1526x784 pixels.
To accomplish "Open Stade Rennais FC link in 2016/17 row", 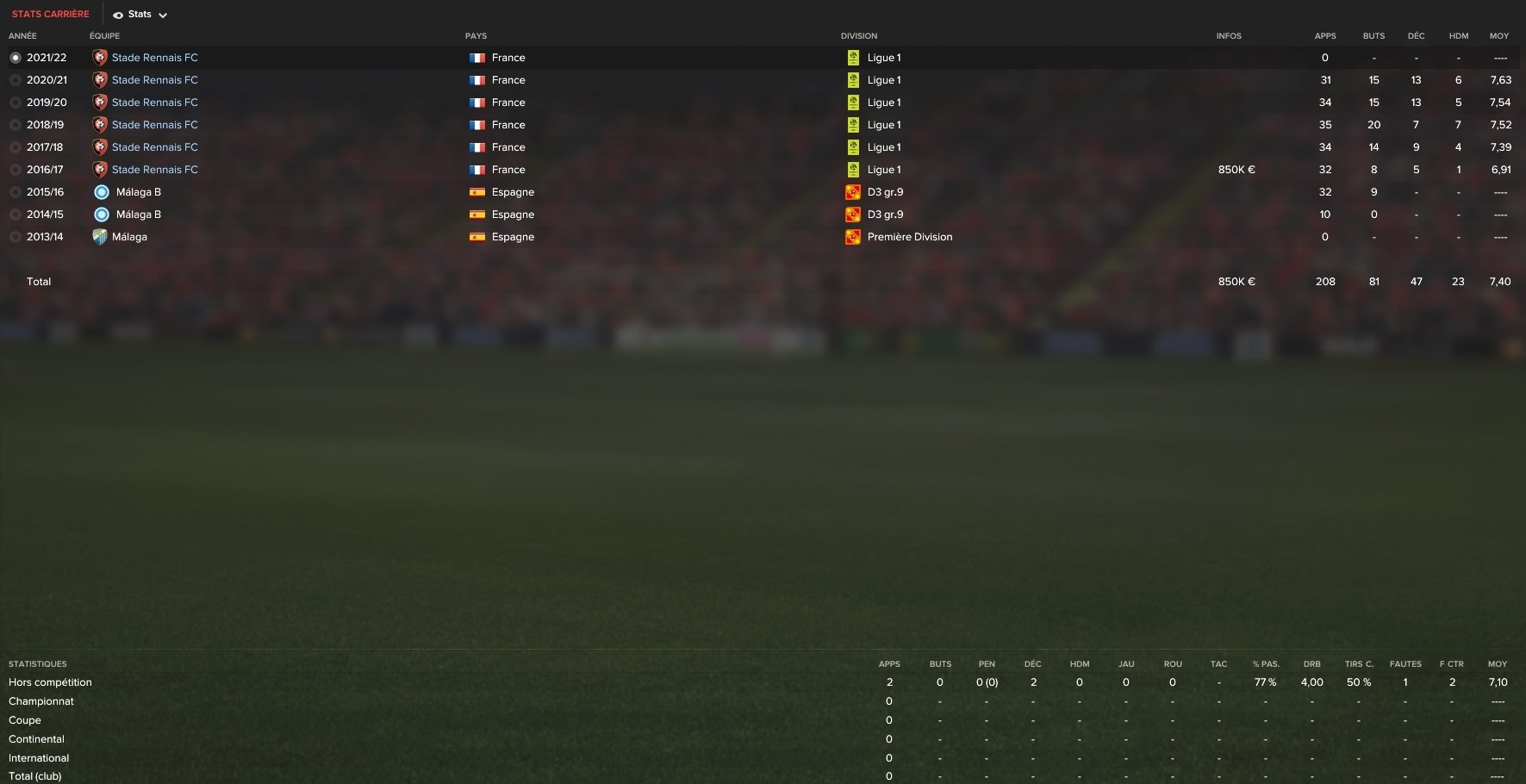I will 154,170.
